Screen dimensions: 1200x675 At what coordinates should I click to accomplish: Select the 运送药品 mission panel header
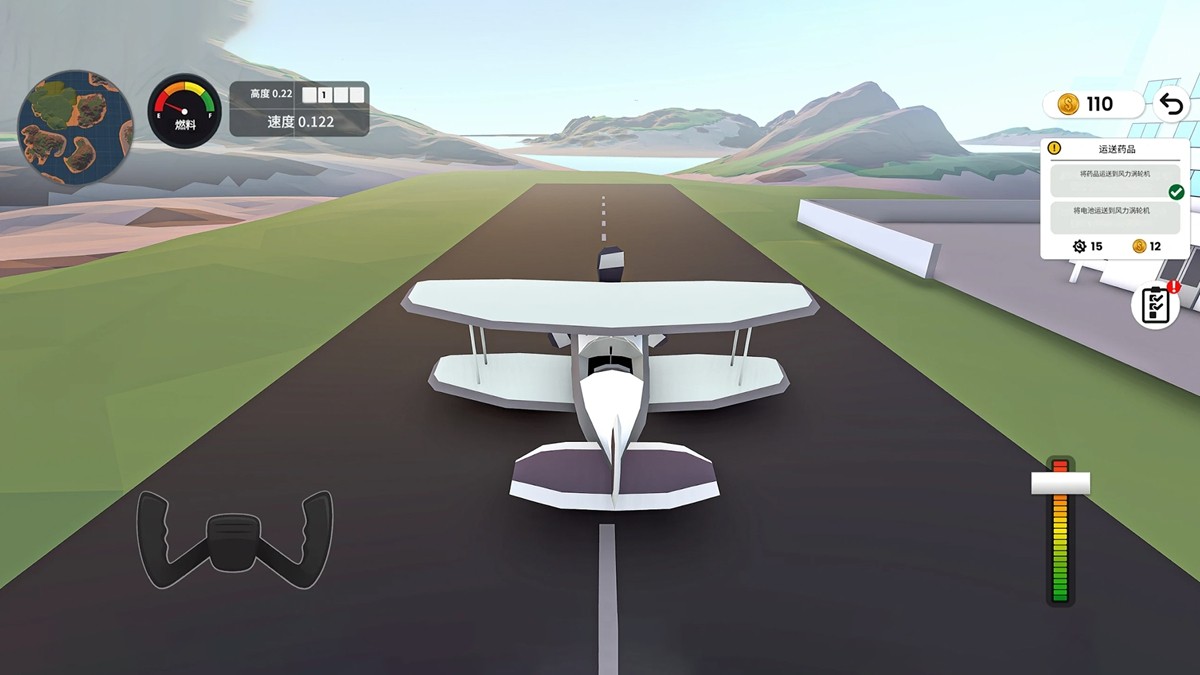(x=1116, y=149)
